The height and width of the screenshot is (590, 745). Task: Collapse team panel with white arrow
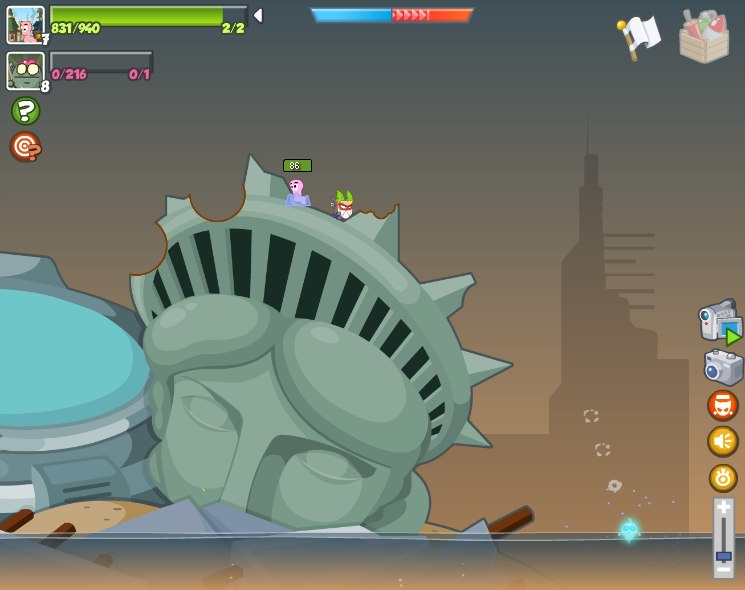258,15
